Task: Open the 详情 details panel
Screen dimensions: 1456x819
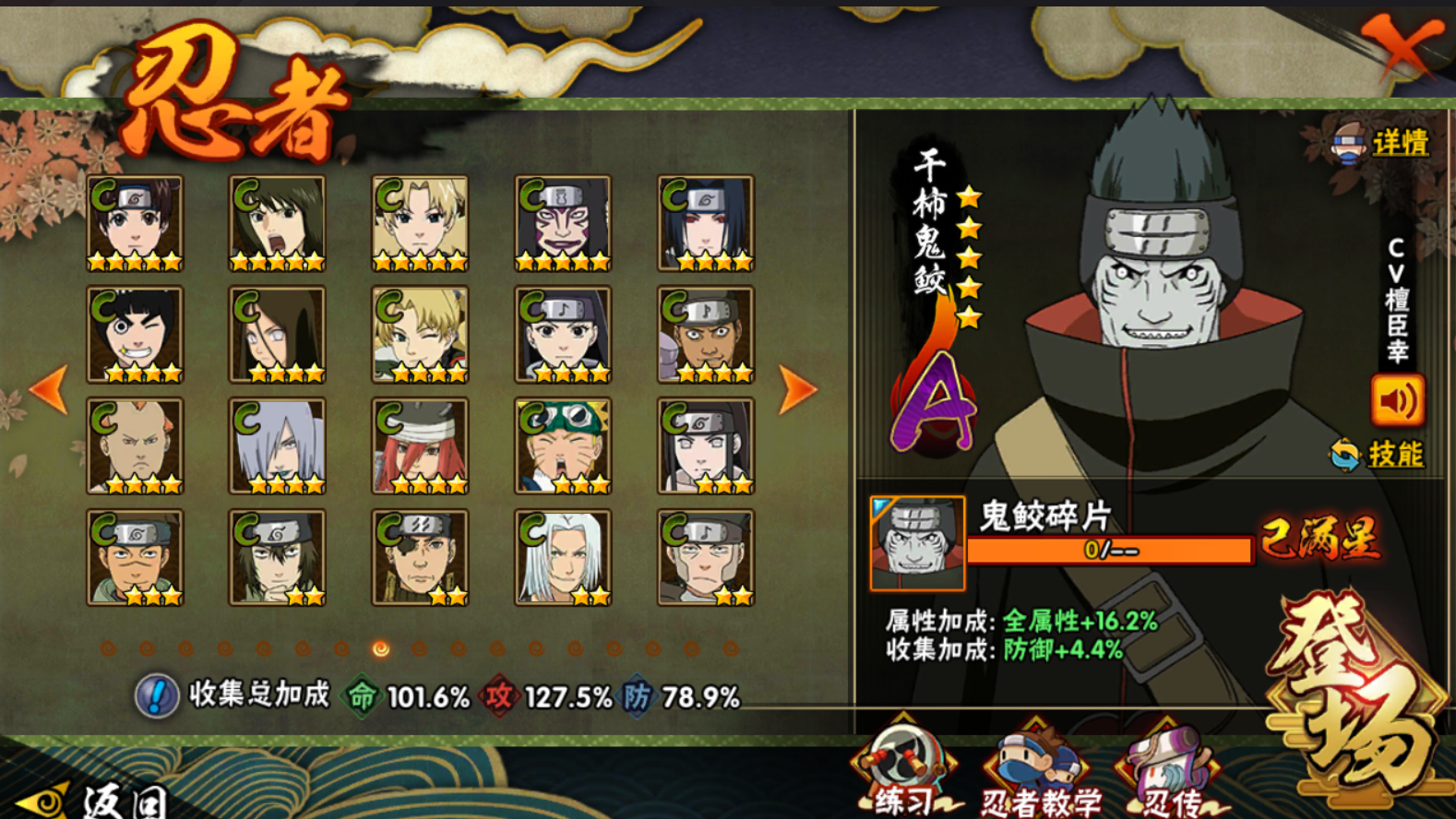Action: tap(1383, 143)
